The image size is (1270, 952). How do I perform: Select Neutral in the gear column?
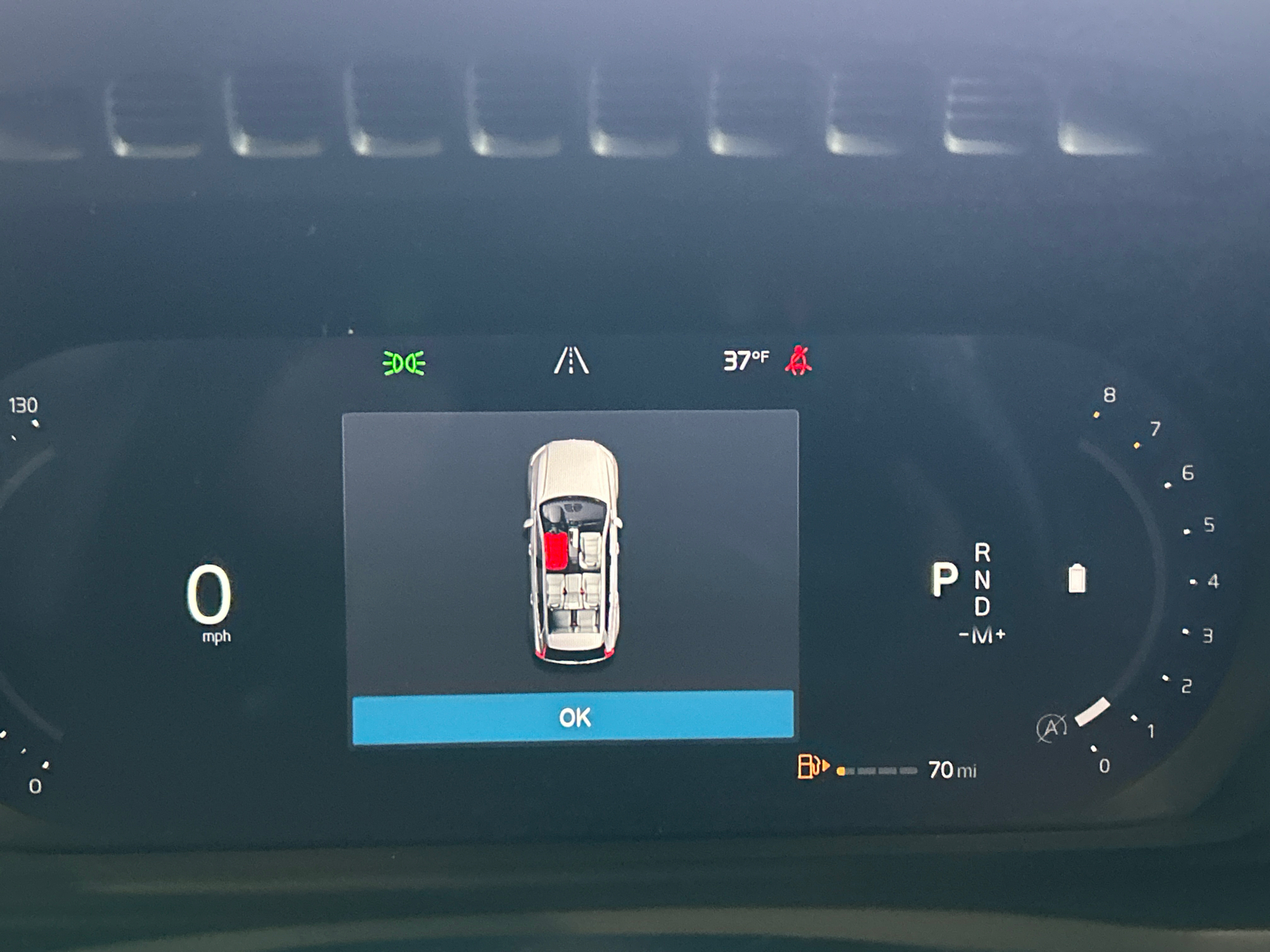click(x=982, y=579)
